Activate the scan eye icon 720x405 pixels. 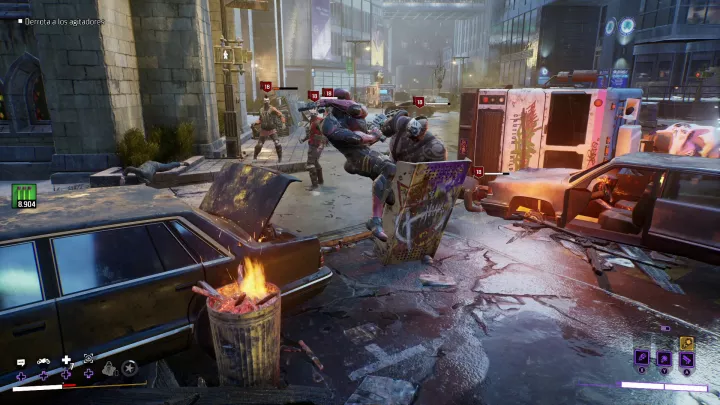click(x=88, y=357)
